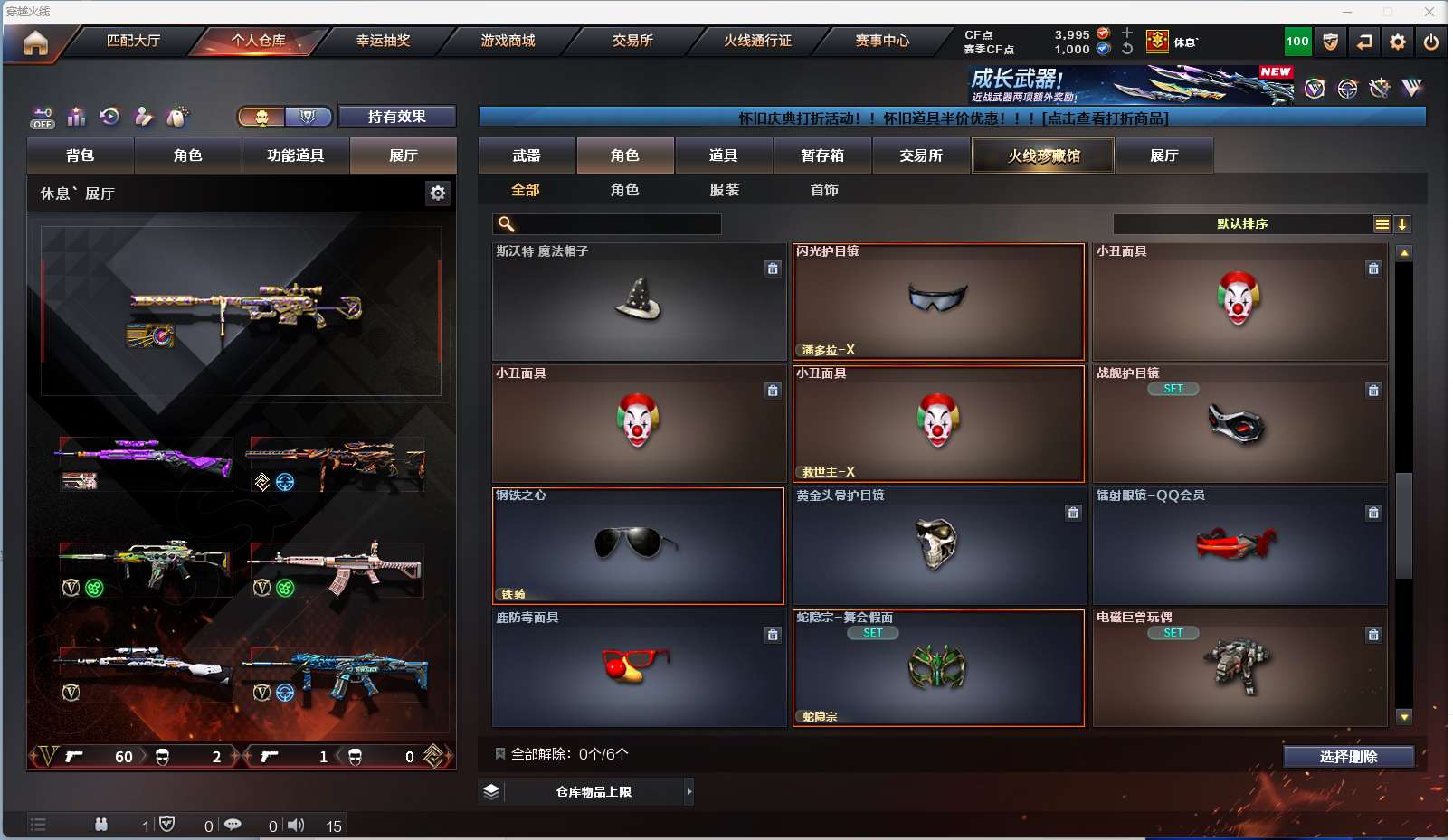
Task: Open the 匹配大厅 lobby tab
Action: click(x=133, y=41)
